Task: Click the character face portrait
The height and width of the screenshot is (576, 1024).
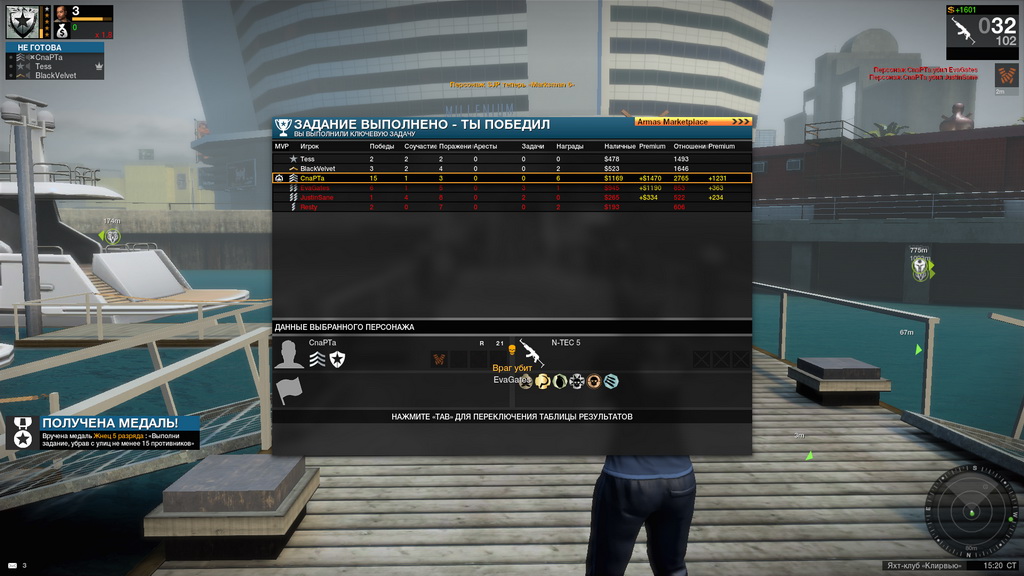Action: (x=62, y=13)
